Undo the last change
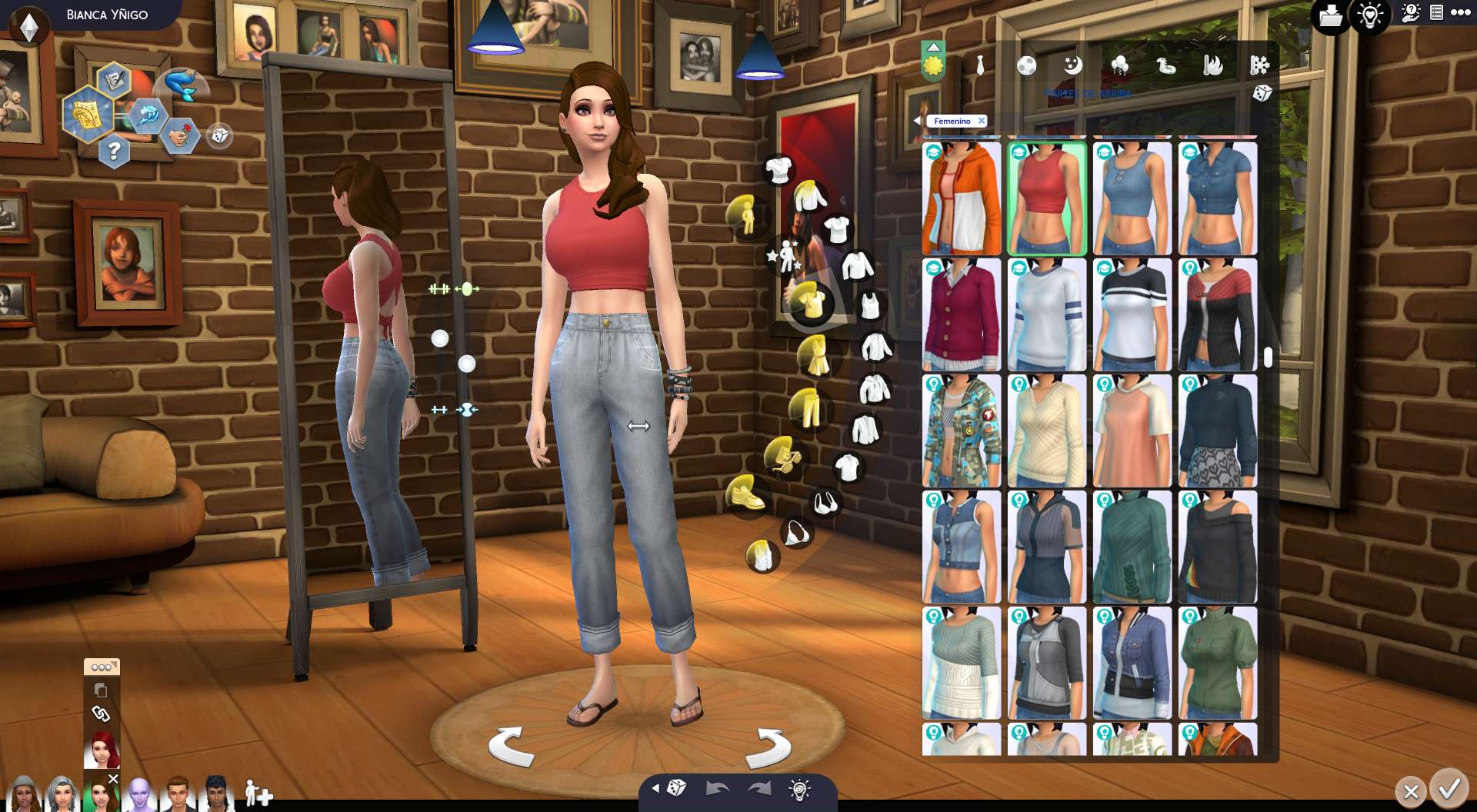 tap(717, 789)
